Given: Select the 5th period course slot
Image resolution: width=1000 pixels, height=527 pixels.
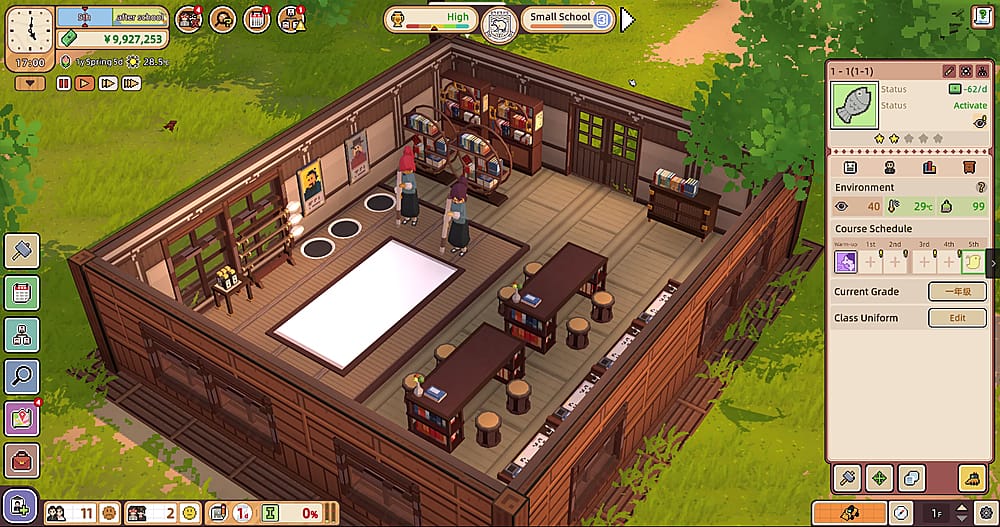Looking at the screenshot, I should (x=973, y=262).
